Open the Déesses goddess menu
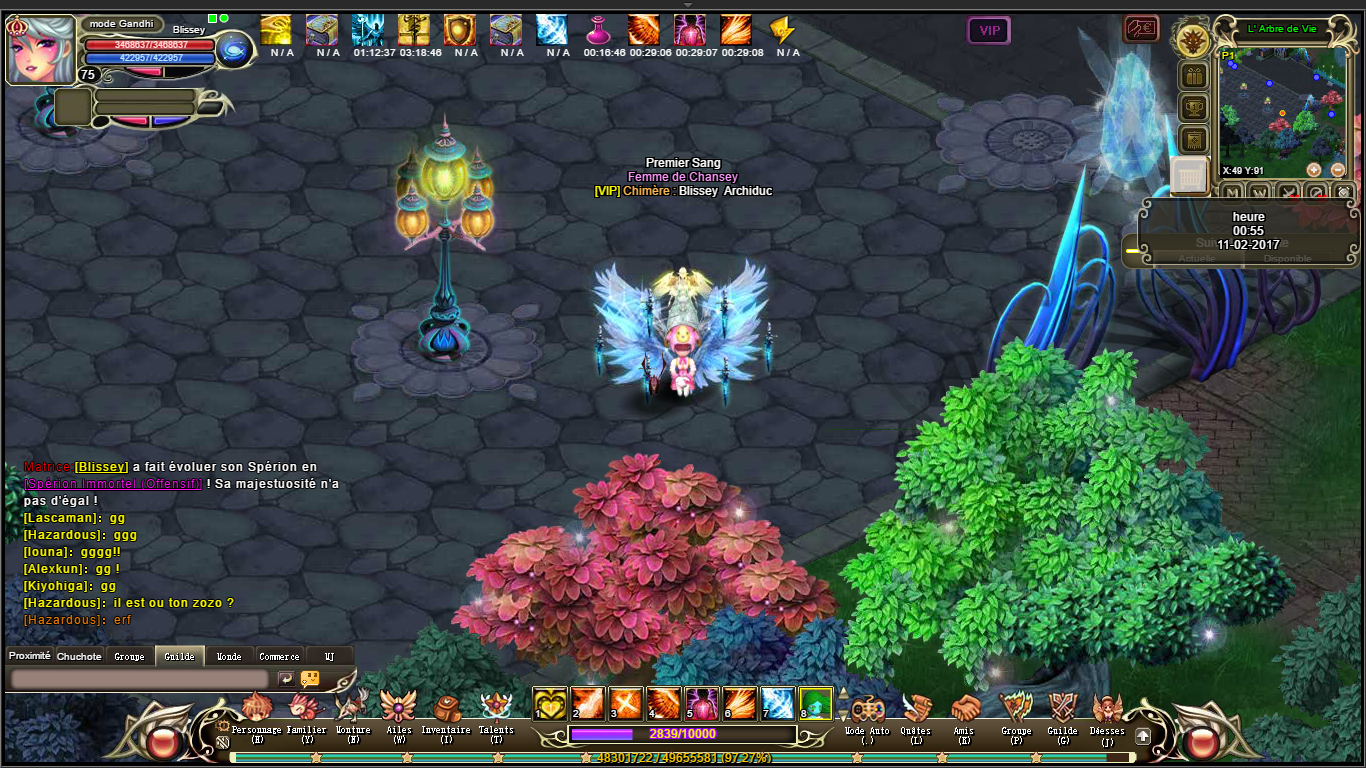Image resolution: width=1366 pixels, height=768 pixels. pos(1107,708)
